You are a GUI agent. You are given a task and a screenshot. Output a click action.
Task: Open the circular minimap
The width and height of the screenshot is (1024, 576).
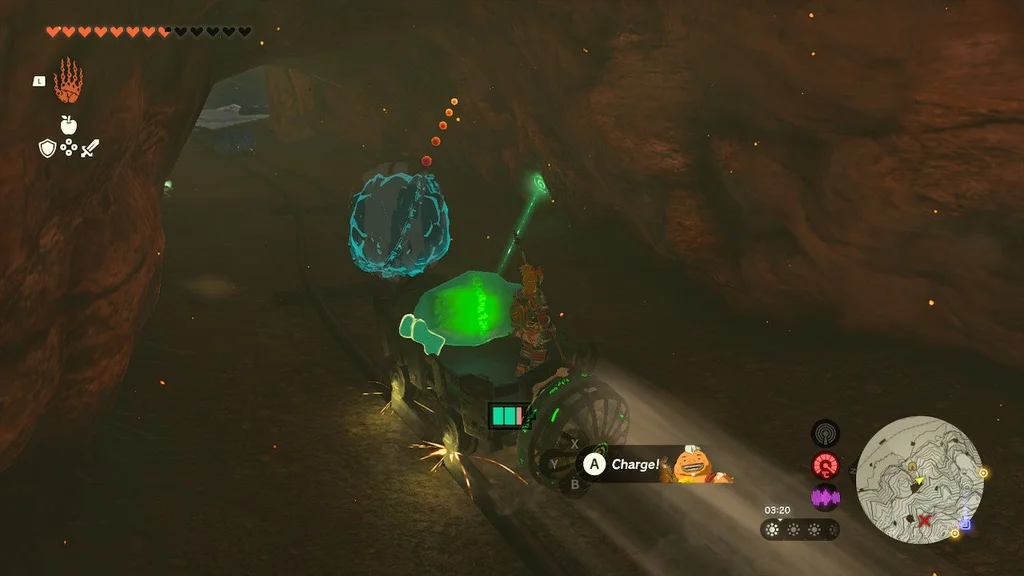[920, 480]
